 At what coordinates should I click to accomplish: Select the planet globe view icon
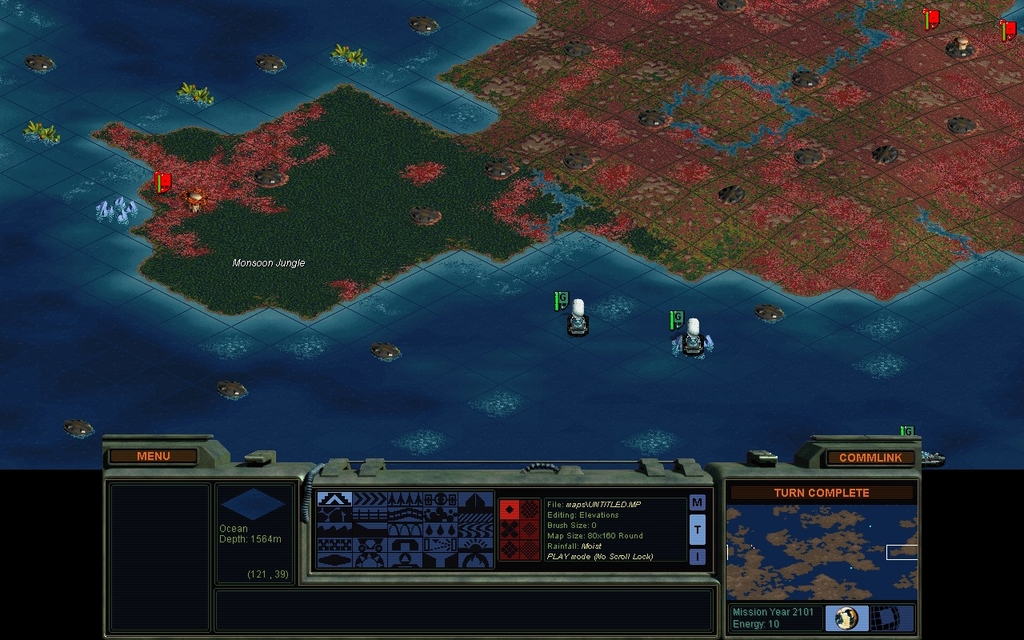[846, 618]
